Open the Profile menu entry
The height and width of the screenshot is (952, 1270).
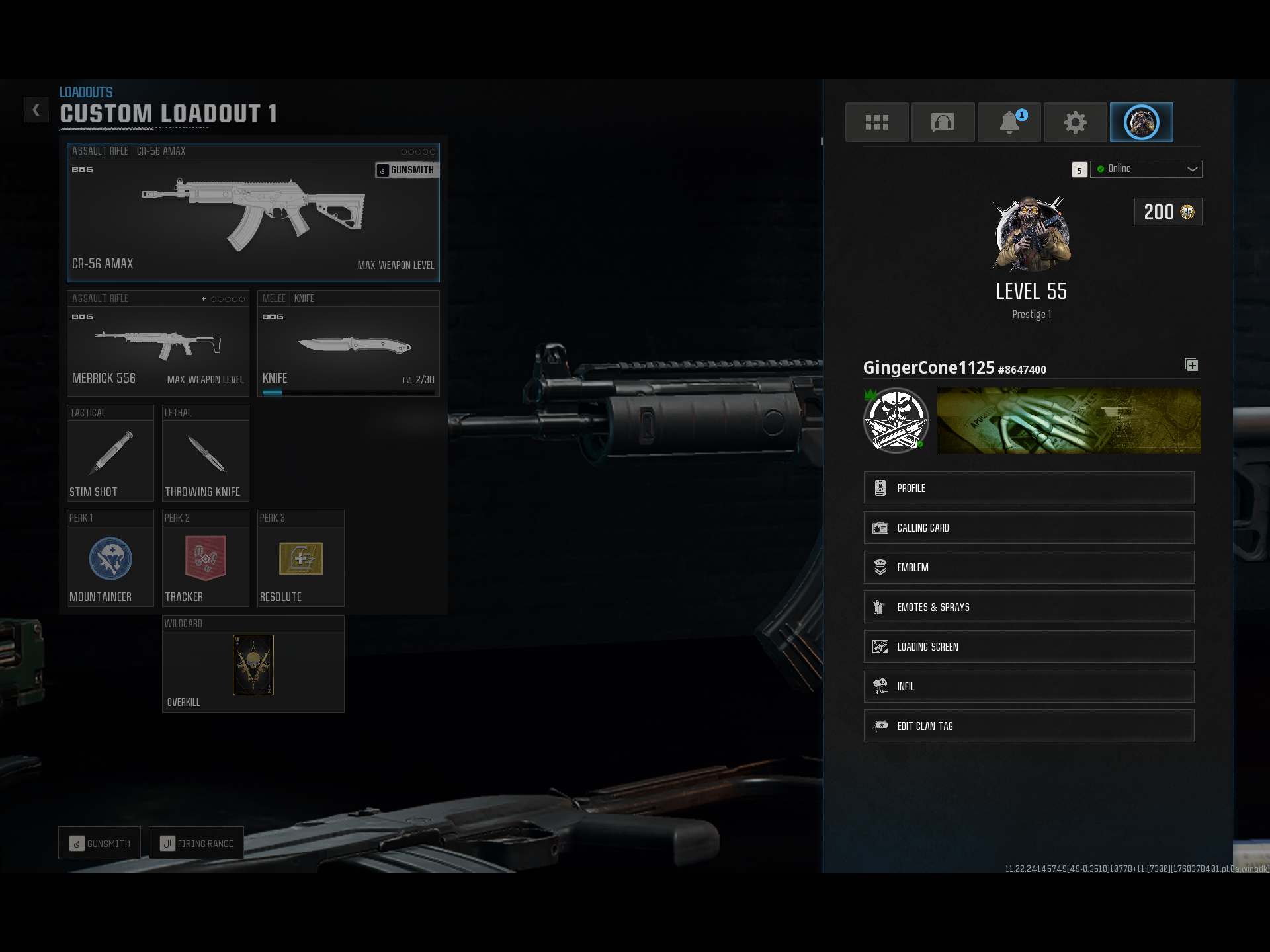point(1028,488)
